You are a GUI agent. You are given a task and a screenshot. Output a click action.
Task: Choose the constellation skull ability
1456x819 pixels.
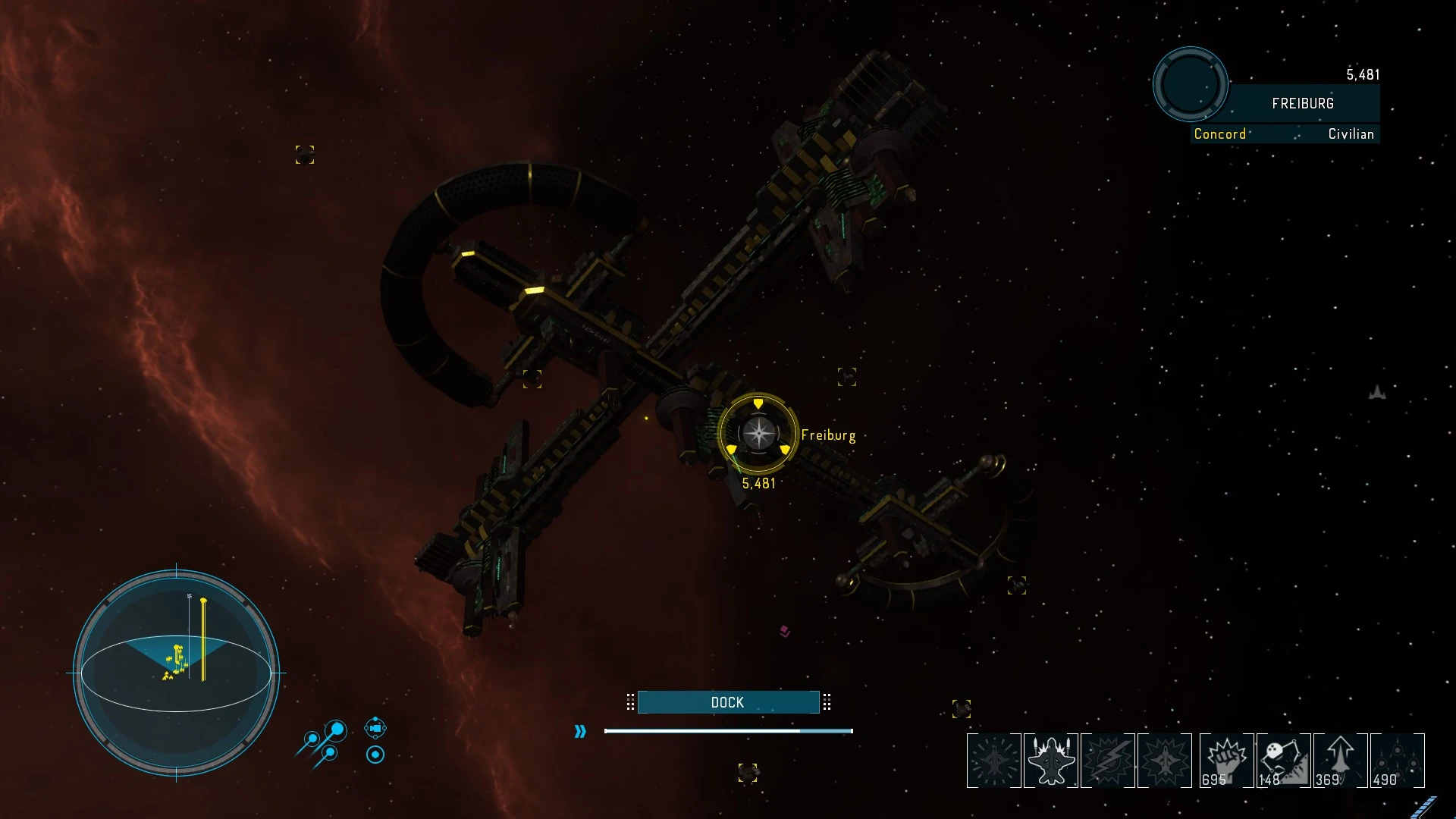click(1283, 761)
